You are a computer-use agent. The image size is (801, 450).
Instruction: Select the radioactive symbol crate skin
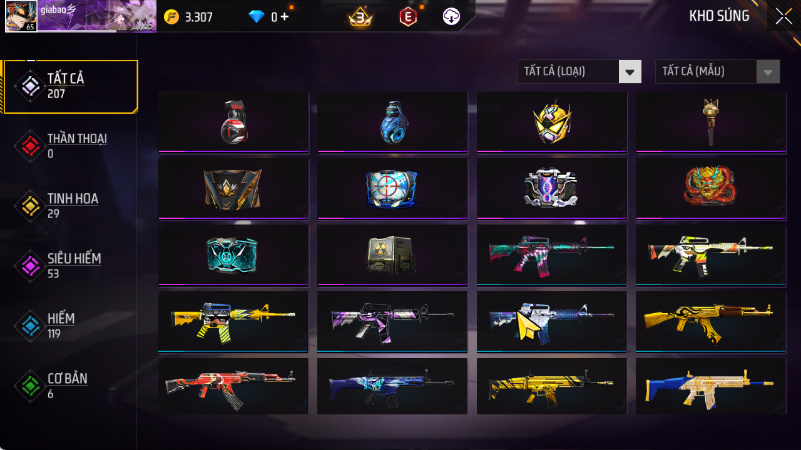[392, 253]
